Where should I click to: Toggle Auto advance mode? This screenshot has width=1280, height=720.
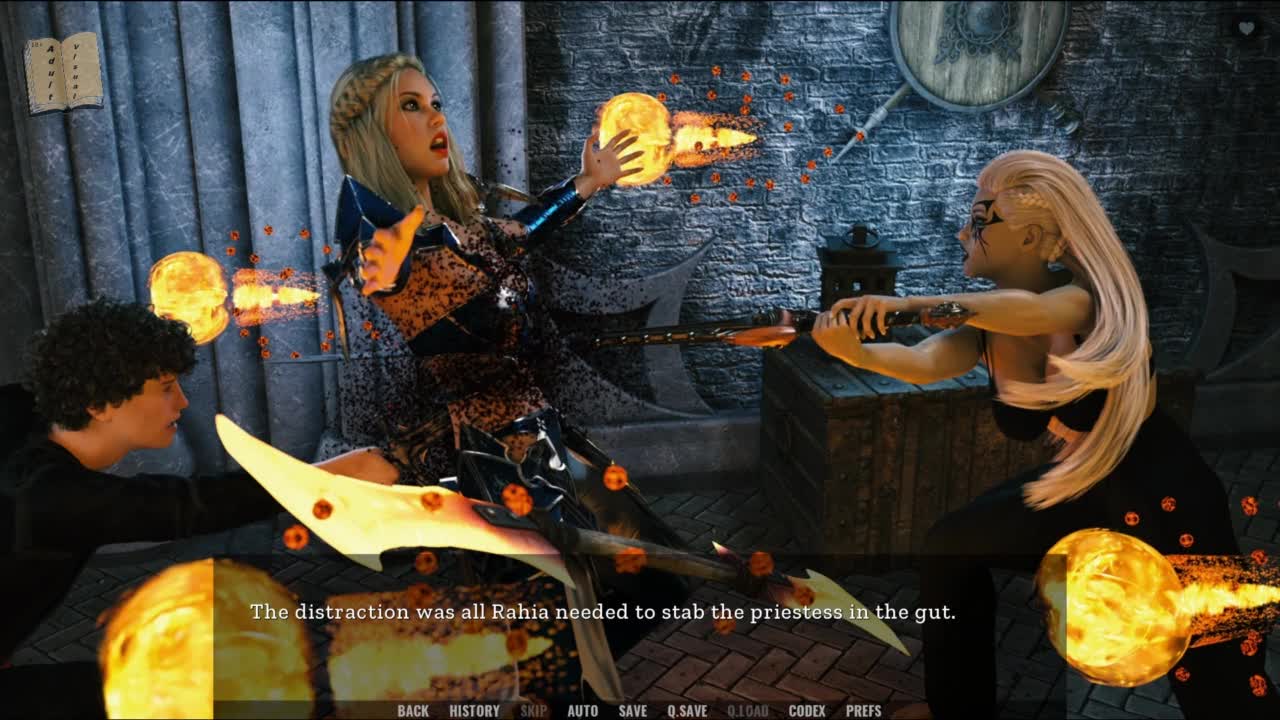[582, 711]
